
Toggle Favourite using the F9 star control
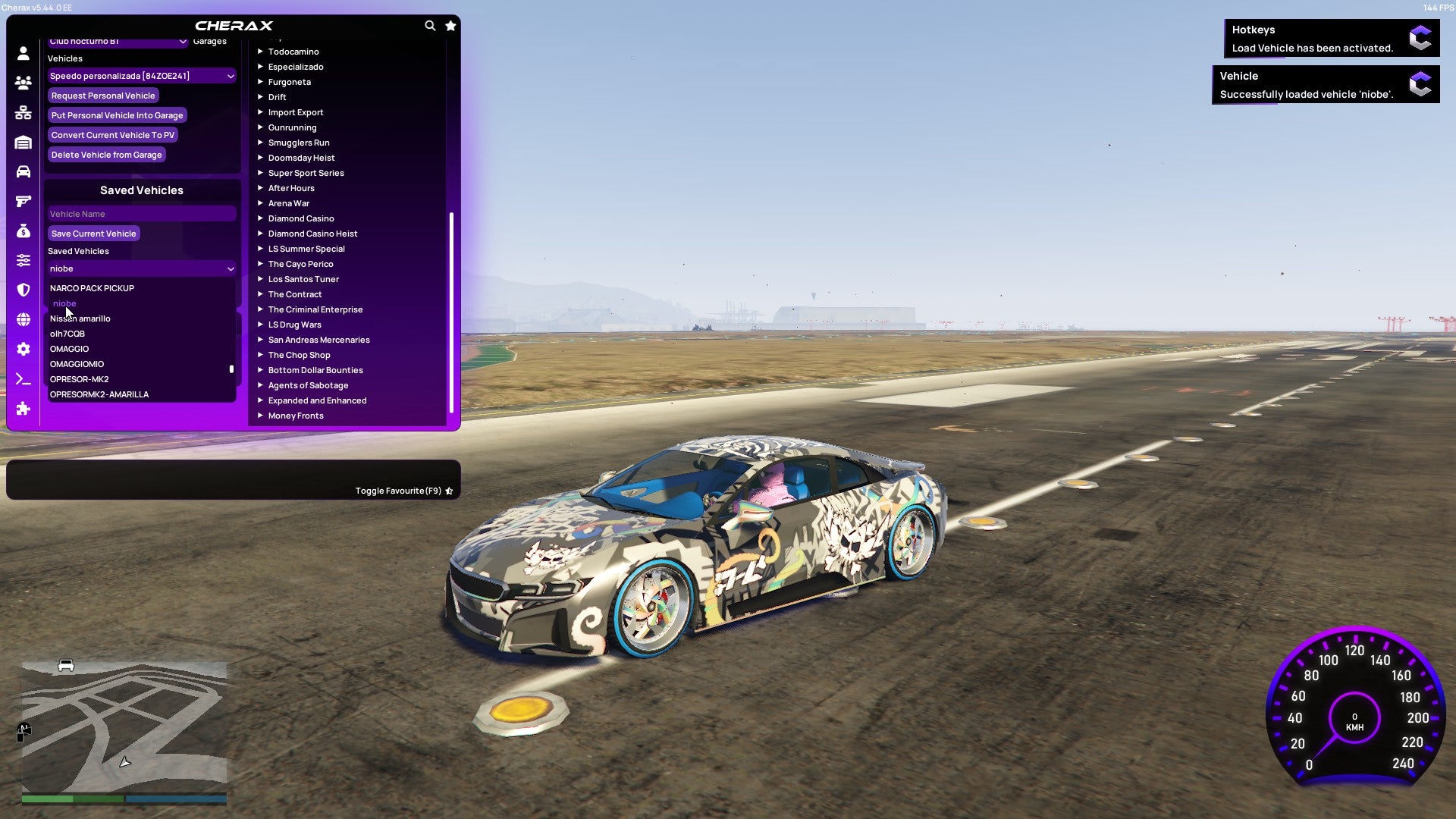[448, 491]
